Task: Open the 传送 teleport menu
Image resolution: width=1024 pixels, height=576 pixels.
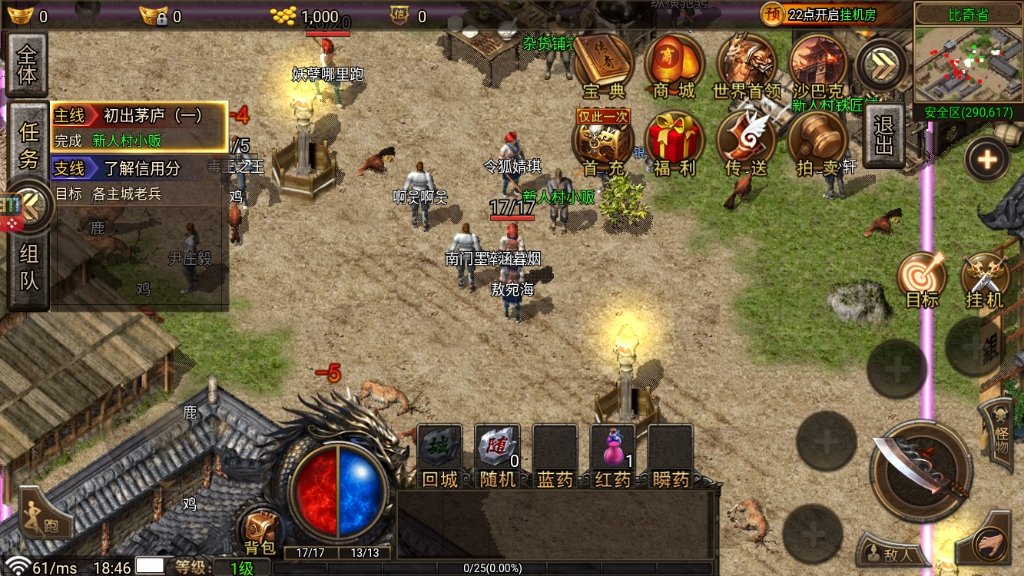Action: 746,140
